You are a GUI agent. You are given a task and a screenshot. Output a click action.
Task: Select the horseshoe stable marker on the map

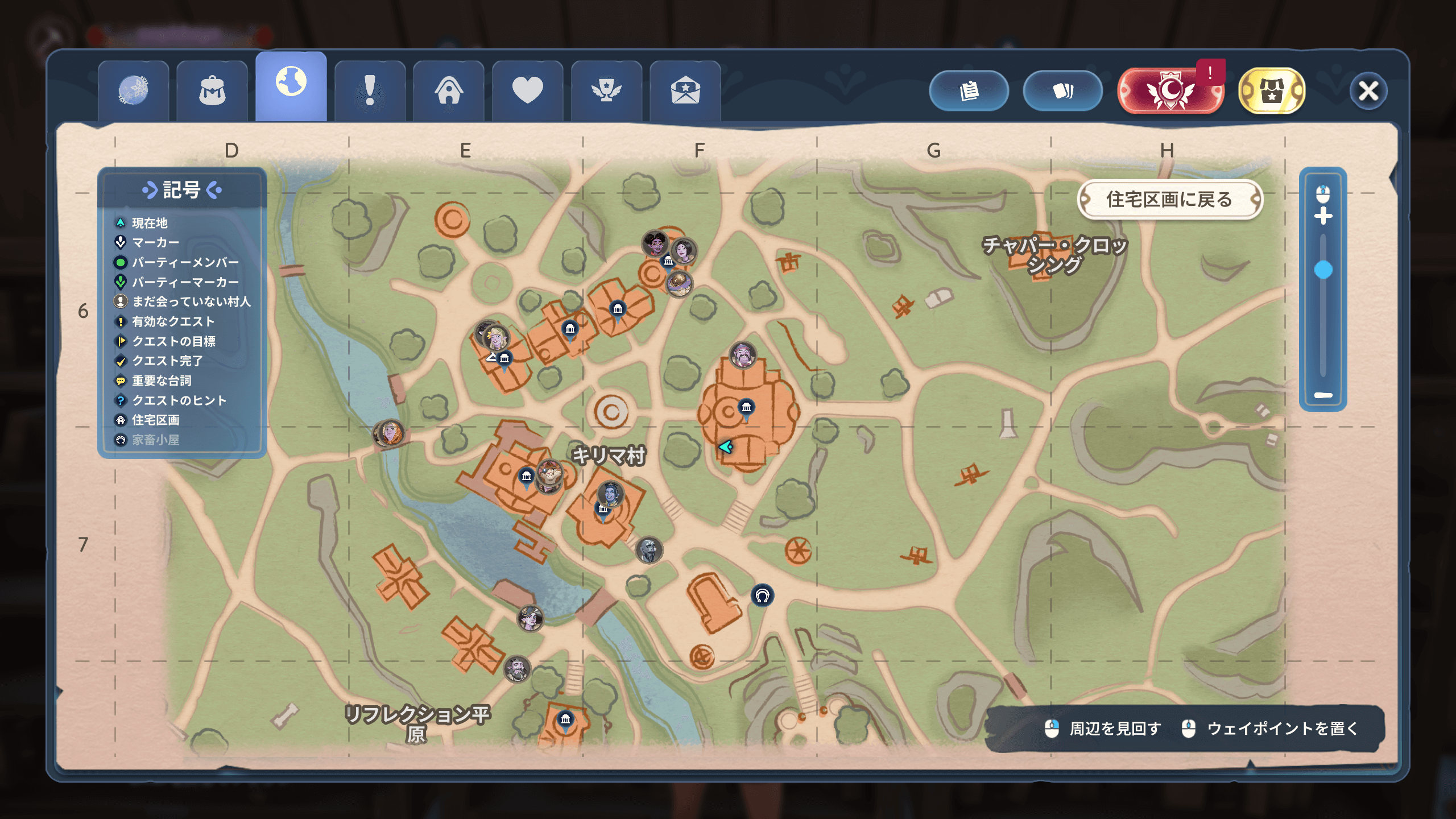tap(762, 595)
